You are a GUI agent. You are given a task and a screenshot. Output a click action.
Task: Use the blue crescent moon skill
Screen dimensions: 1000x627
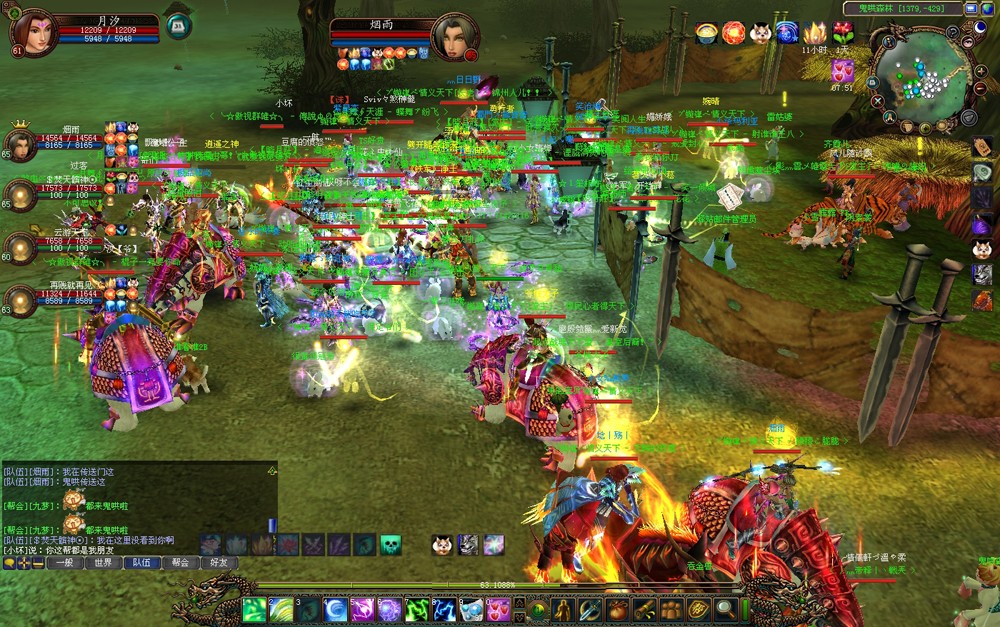(x=336, y=609)
